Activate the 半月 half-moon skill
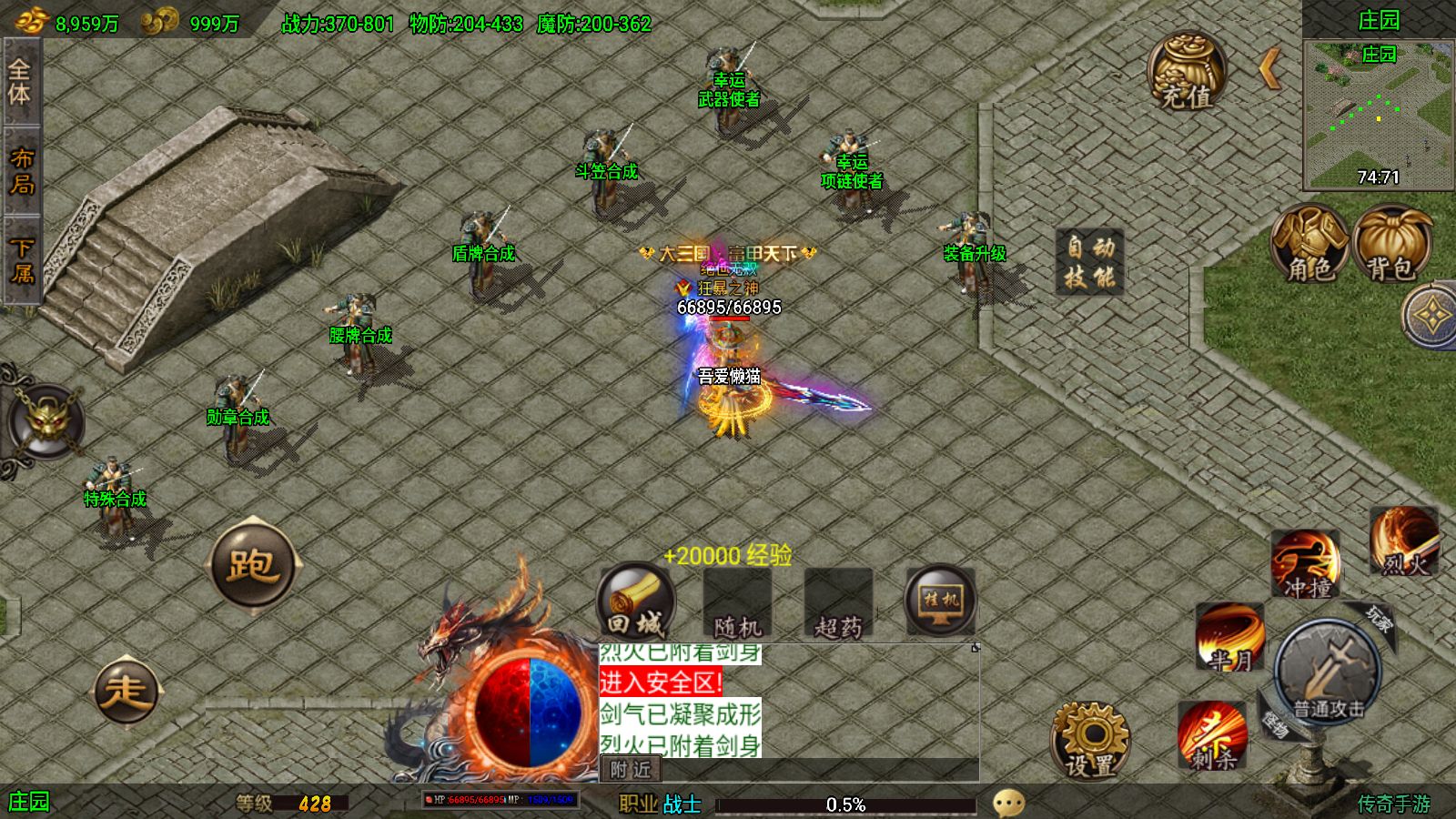 (x=1230, y=637)
